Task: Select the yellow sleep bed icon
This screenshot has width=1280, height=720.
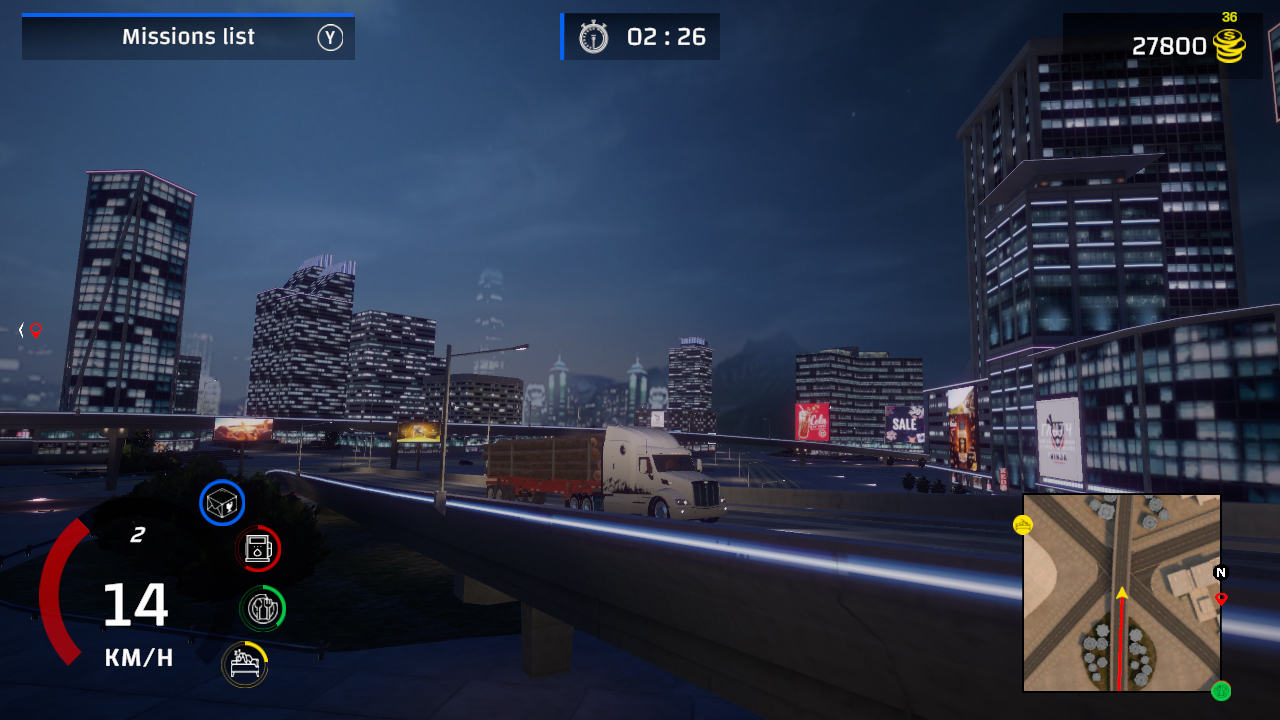Action: (x=244, y=662)
